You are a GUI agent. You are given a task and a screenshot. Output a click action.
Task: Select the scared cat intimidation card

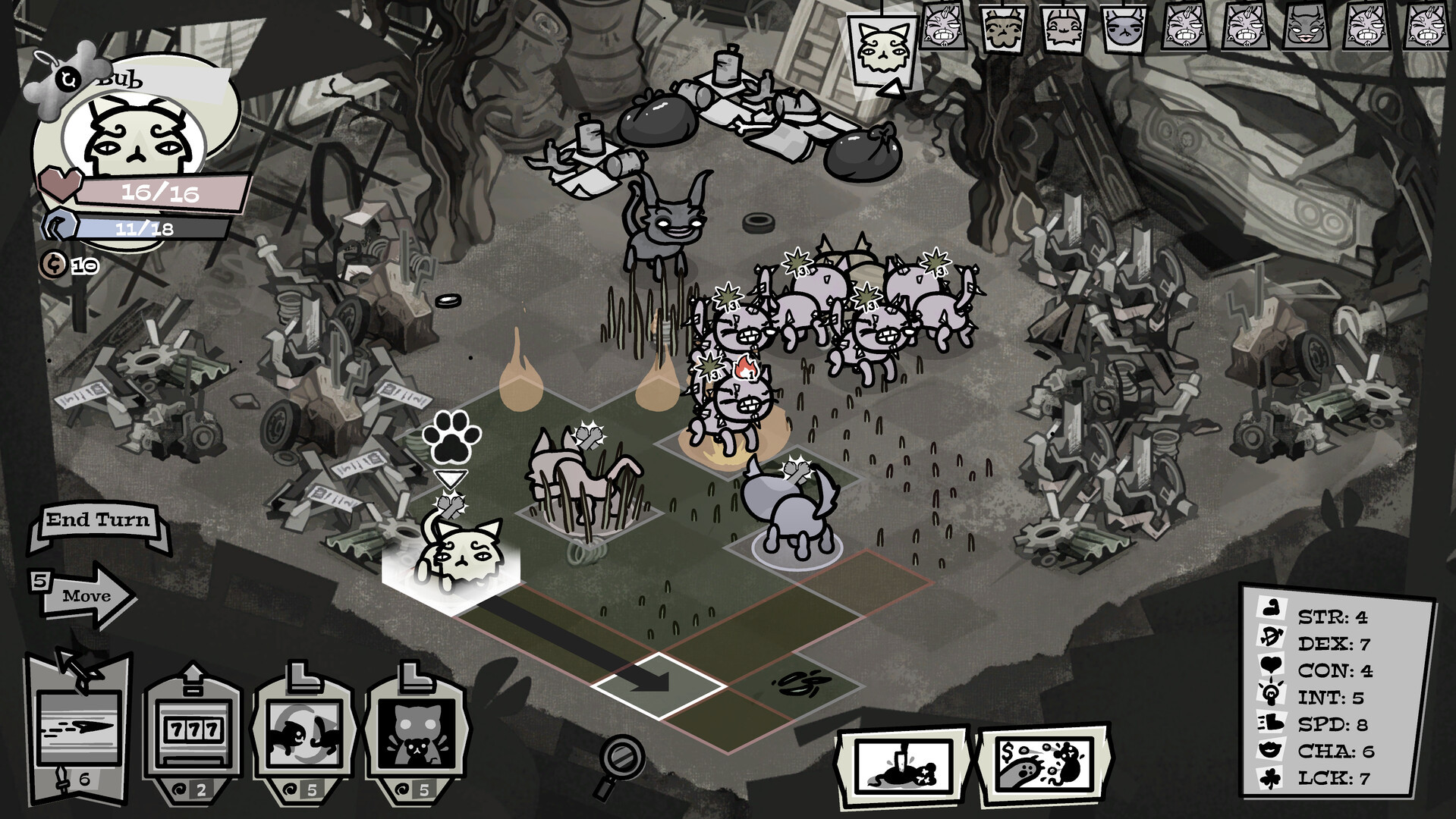417,732
